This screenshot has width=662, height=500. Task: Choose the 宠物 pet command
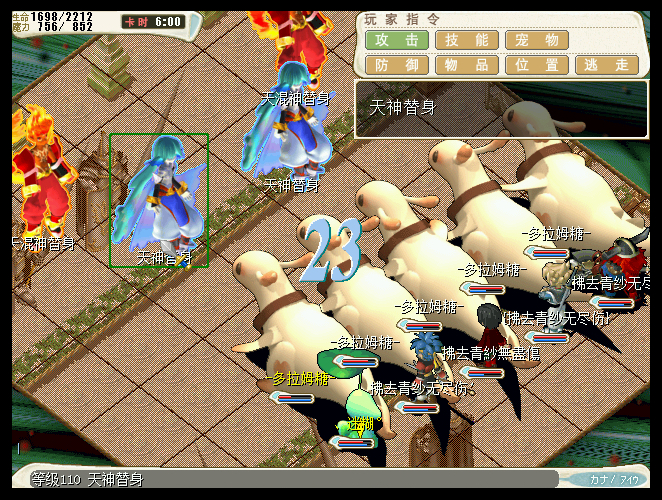[x=537, y=40]
